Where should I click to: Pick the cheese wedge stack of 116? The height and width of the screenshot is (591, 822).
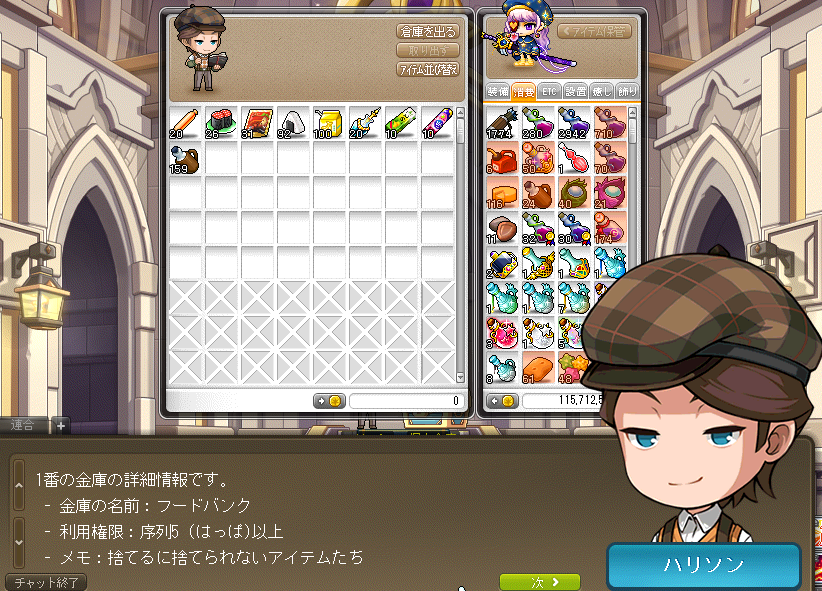point(502,194)
